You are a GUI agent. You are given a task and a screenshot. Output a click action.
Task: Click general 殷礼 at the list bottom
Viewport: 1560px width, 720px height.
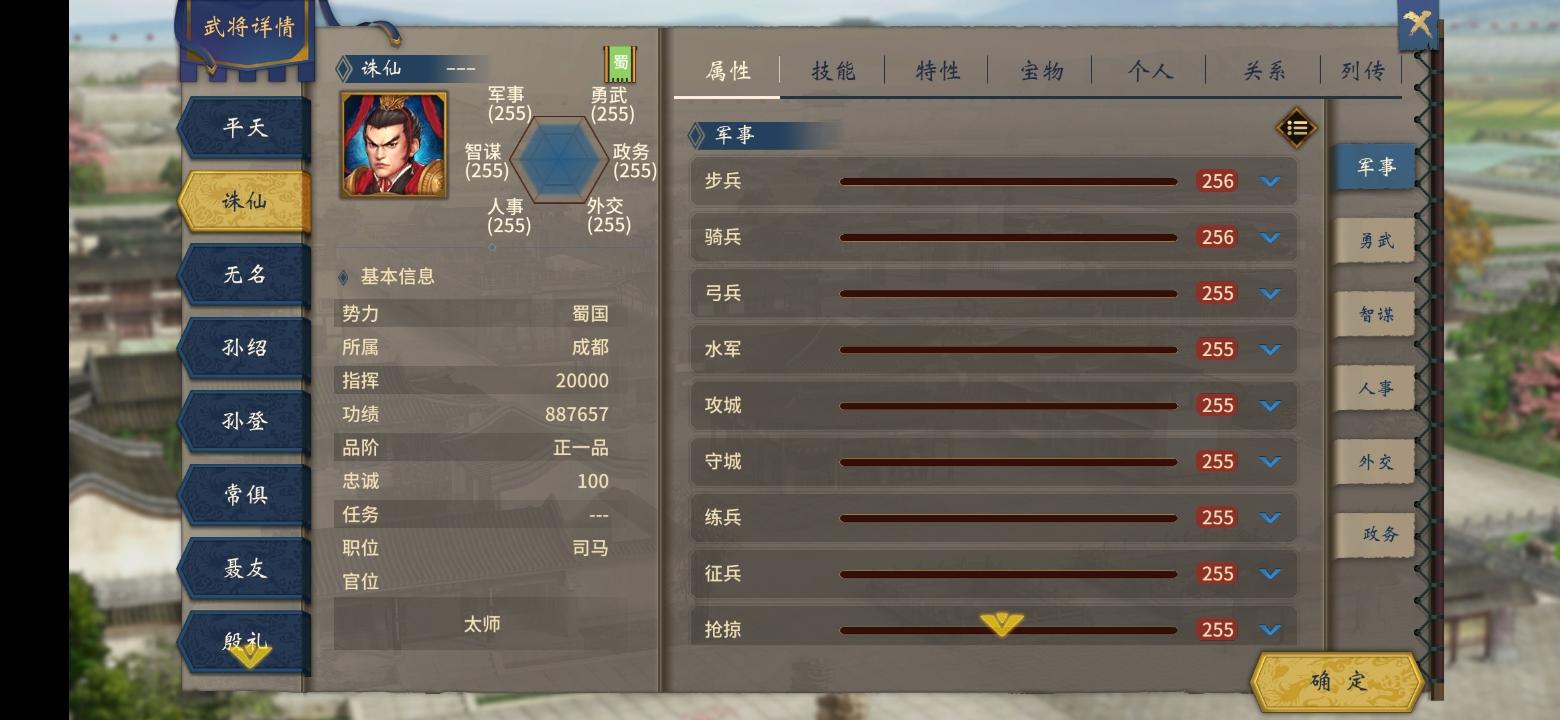coord(243,640)
